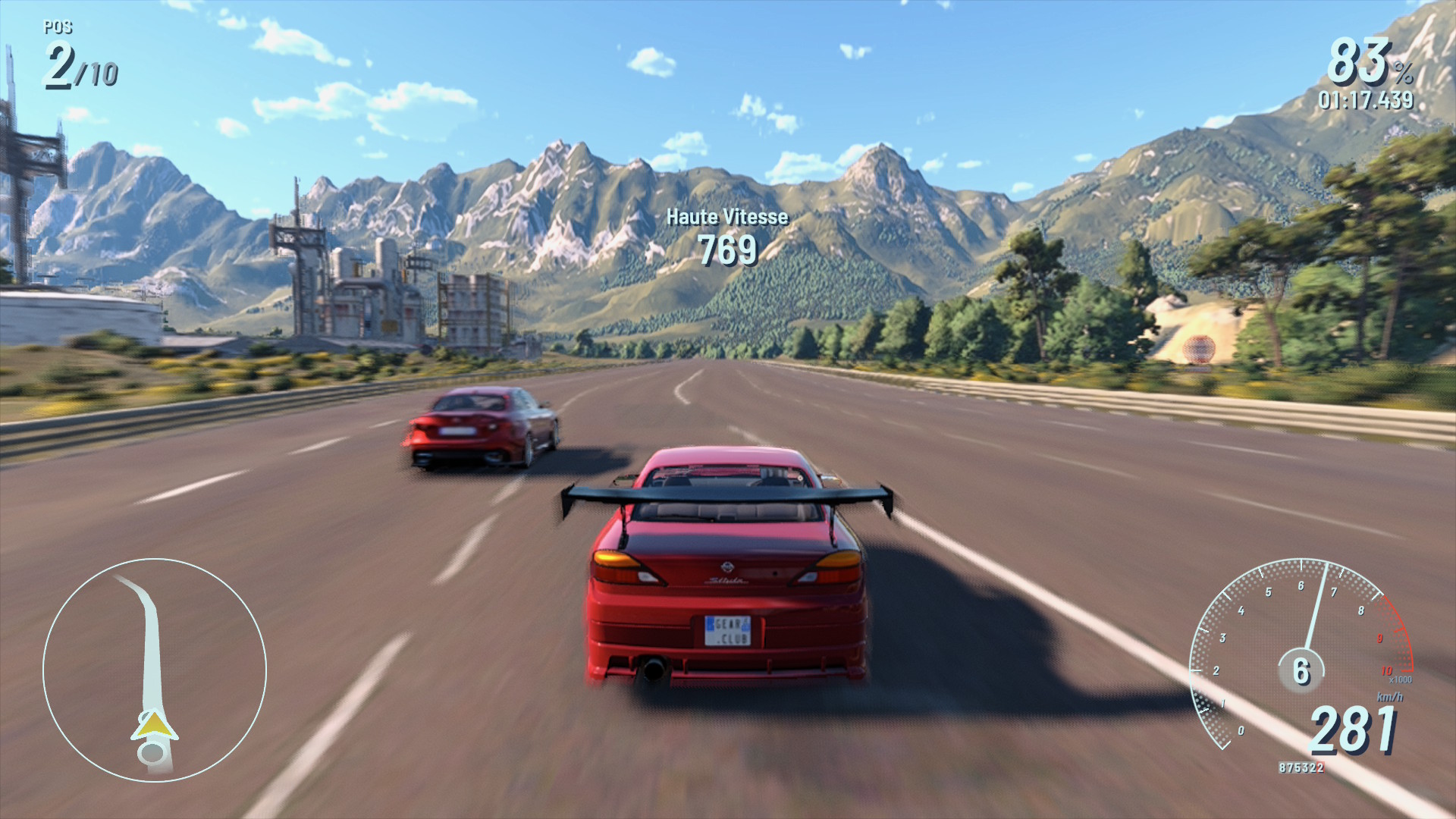Click the circular track minimap

pyautogui.click(x=155, y=670)
